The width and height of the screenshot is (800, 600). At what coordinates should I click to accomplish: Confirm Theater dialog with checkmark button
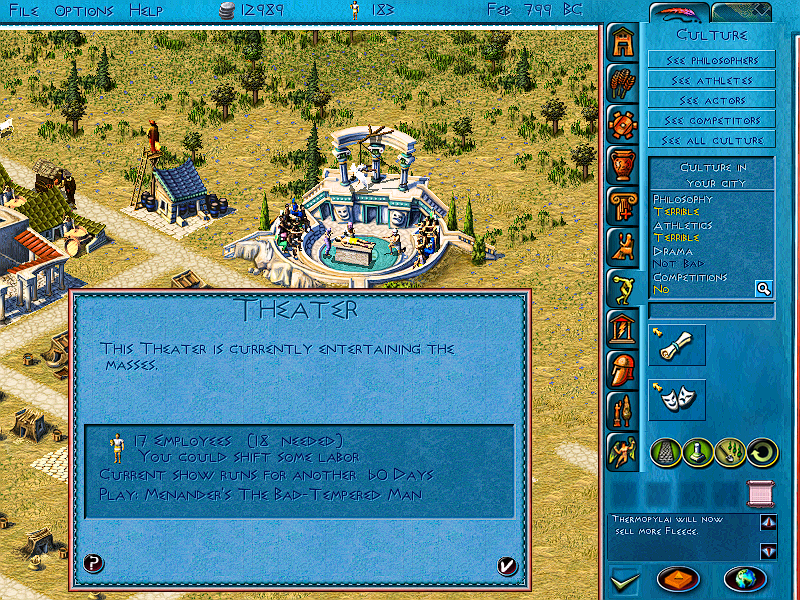click(507, 566)
